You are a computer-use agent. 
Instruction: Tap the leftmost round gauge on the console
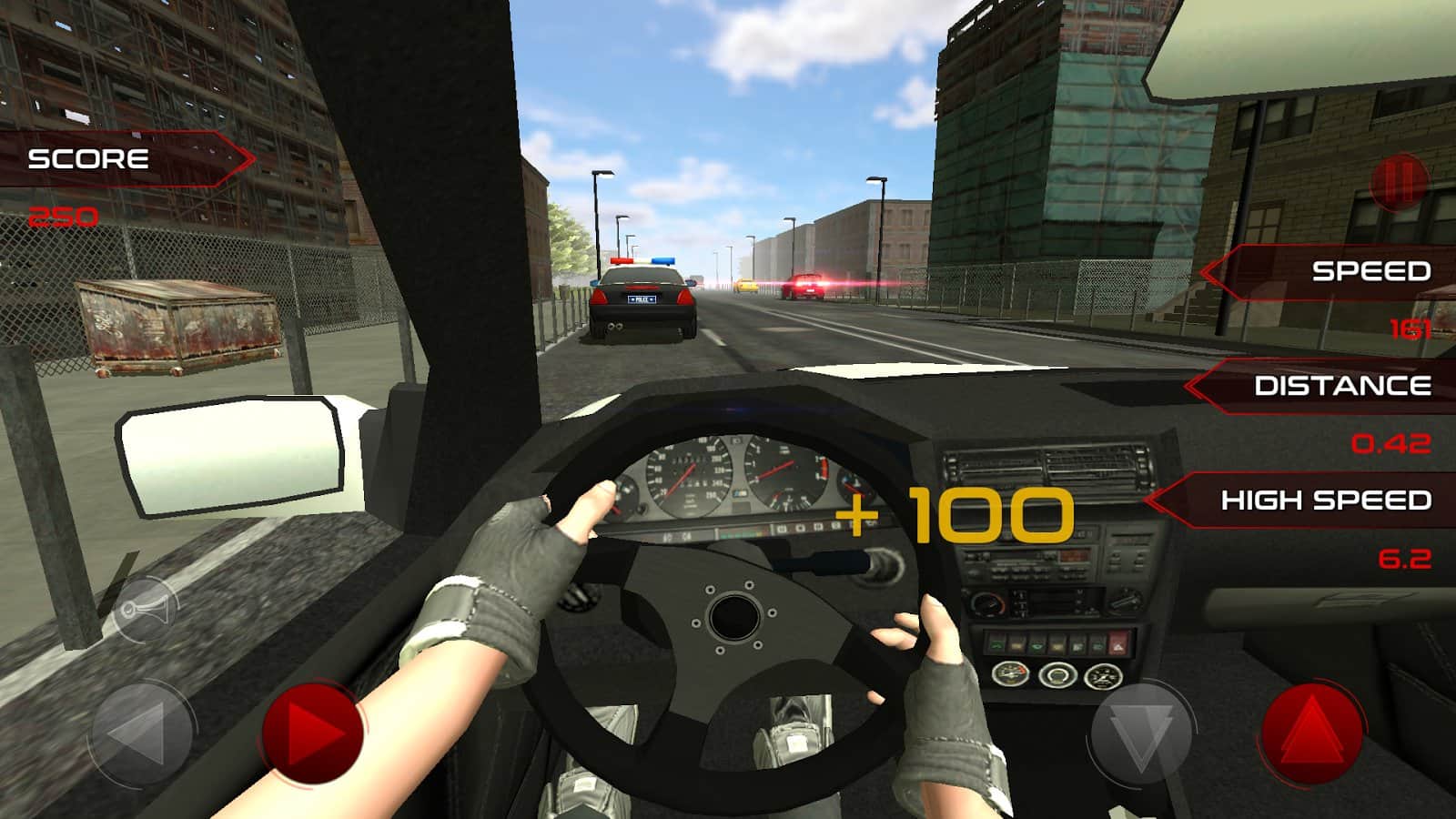pos(1010,673)
